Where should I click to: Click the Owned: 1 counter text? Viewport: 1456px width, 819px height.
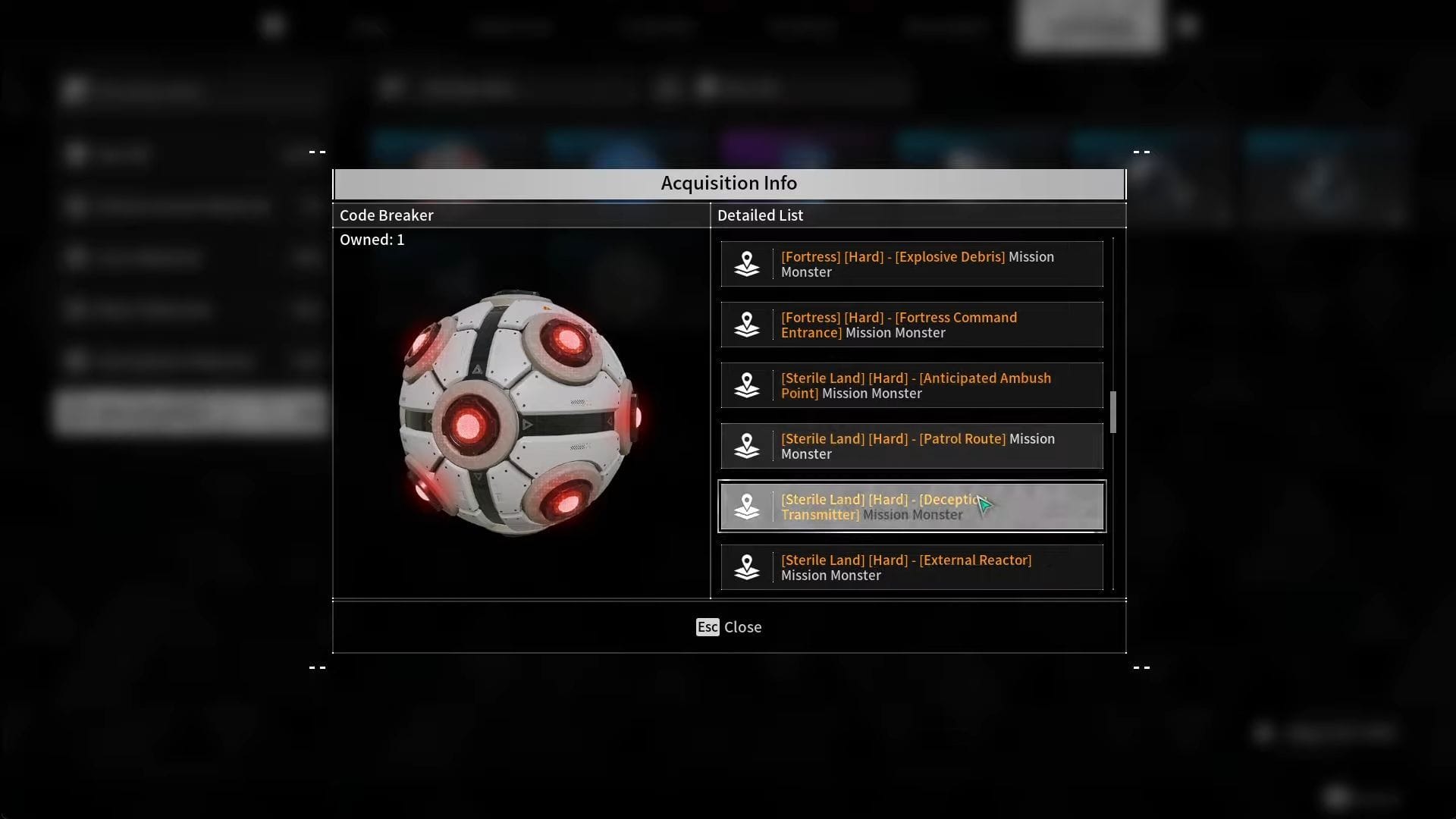[372, 239]
